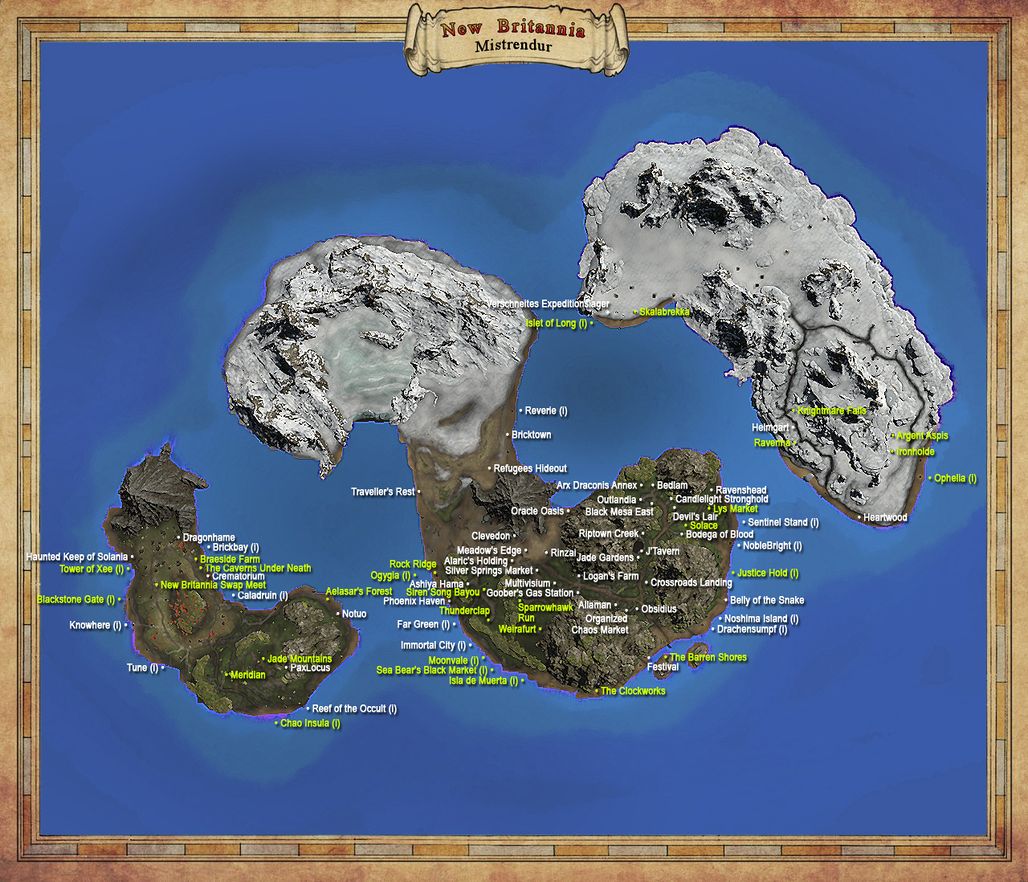Choose the Bricktown map marker

coord(531,435)
